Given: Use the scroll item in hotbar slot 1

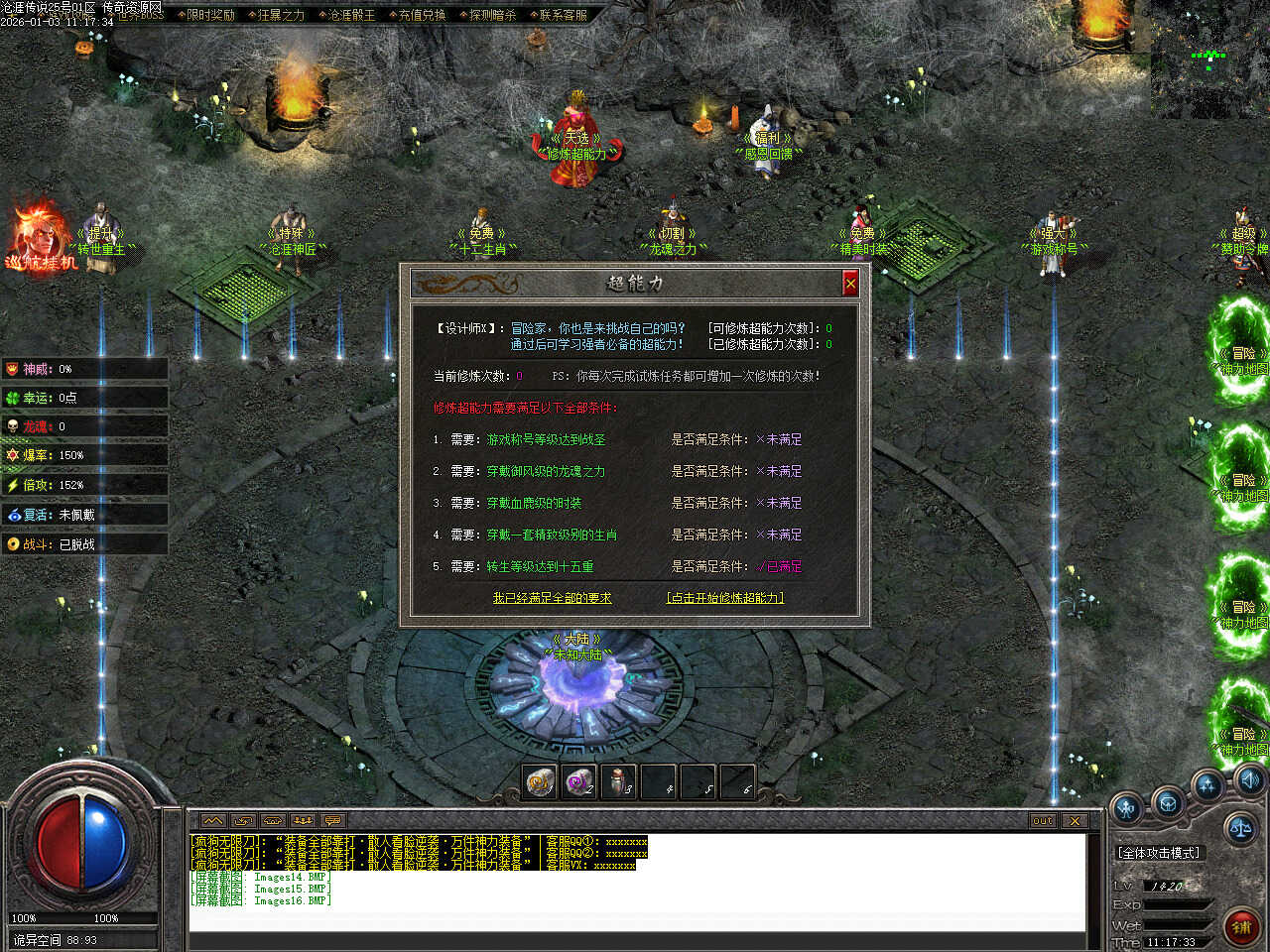Looking at the screenshot, I should pos(540,782).
